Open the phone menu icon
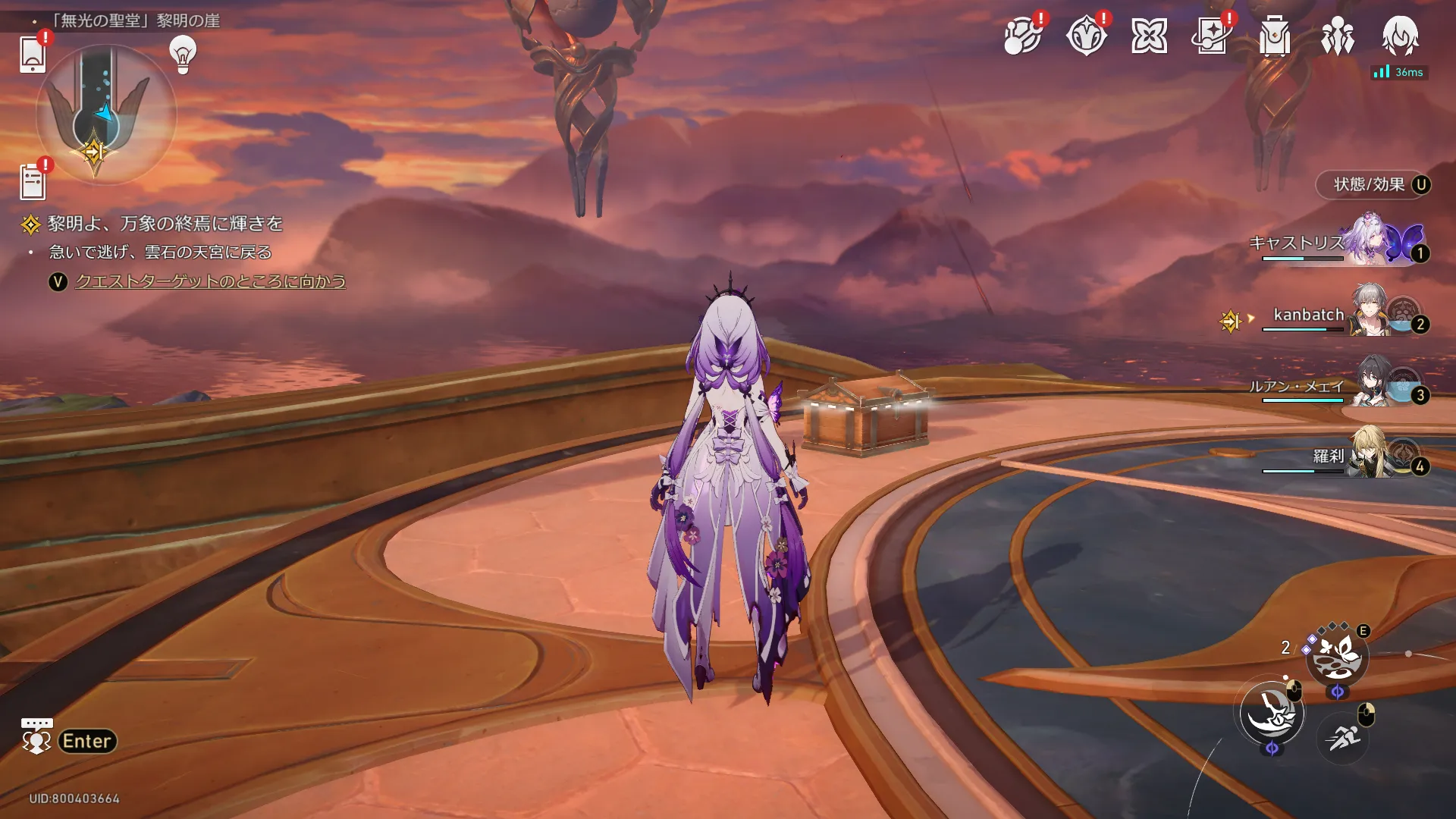This screenshot has width=1456, height=819. [33, 55]
